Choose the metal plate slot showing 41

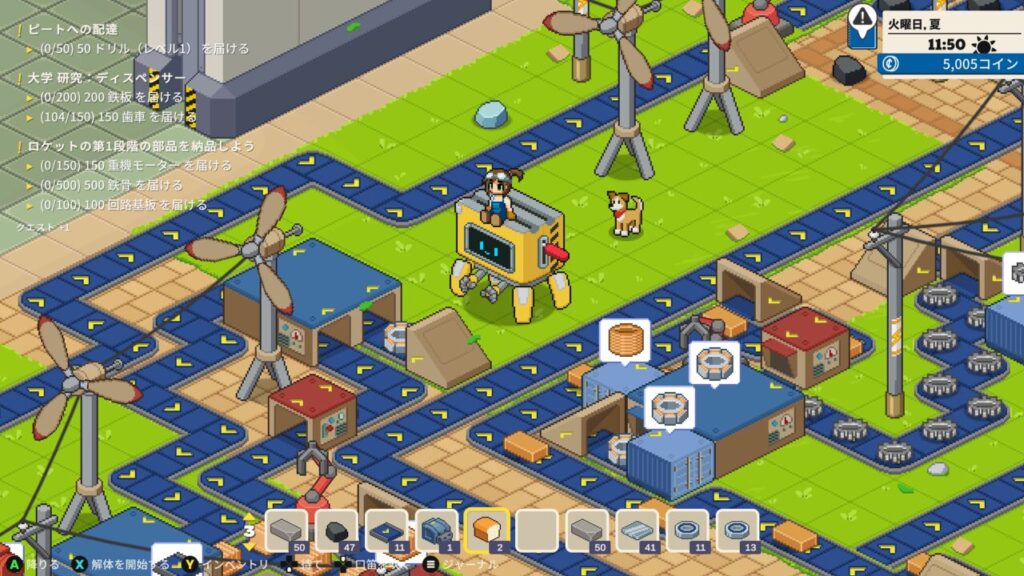[x=637, y=530]
